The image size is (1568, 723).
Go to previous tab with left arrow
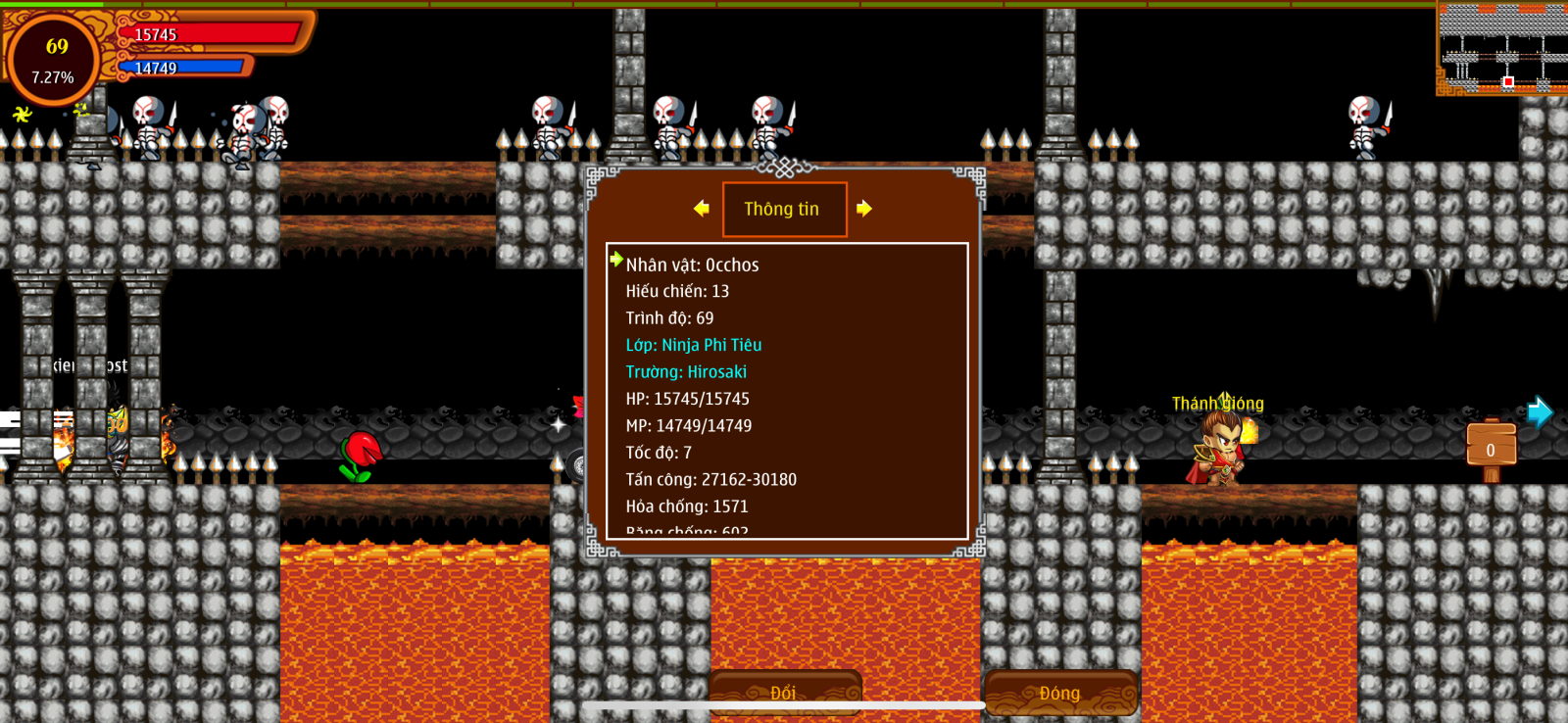[x=701, y=208]
